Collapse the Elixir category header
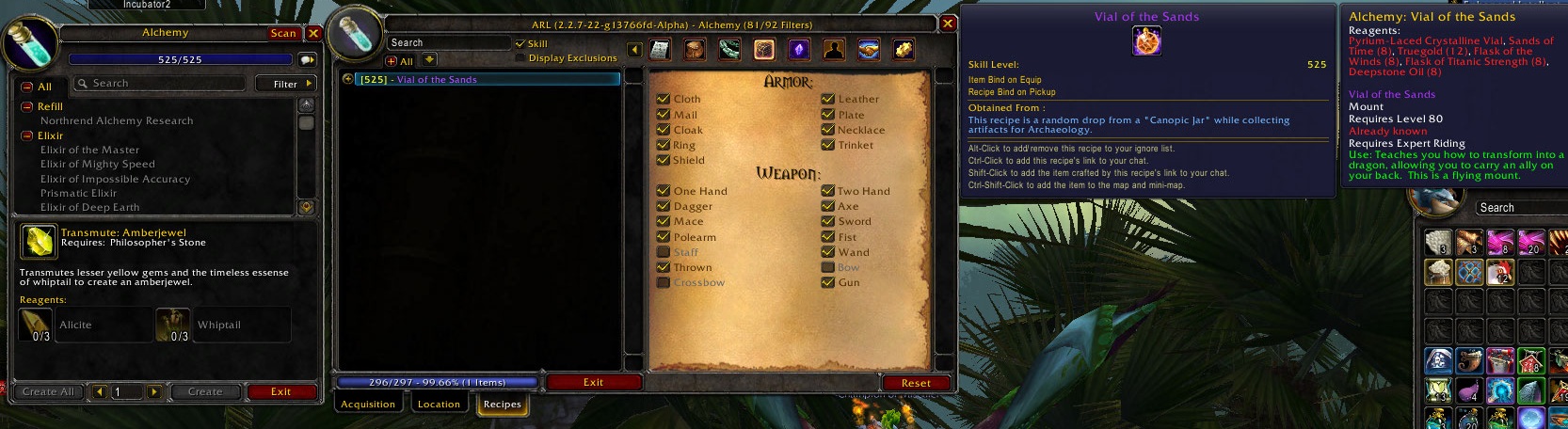The width and height of the screenshot is (1568, 429). tap(27, 135)
